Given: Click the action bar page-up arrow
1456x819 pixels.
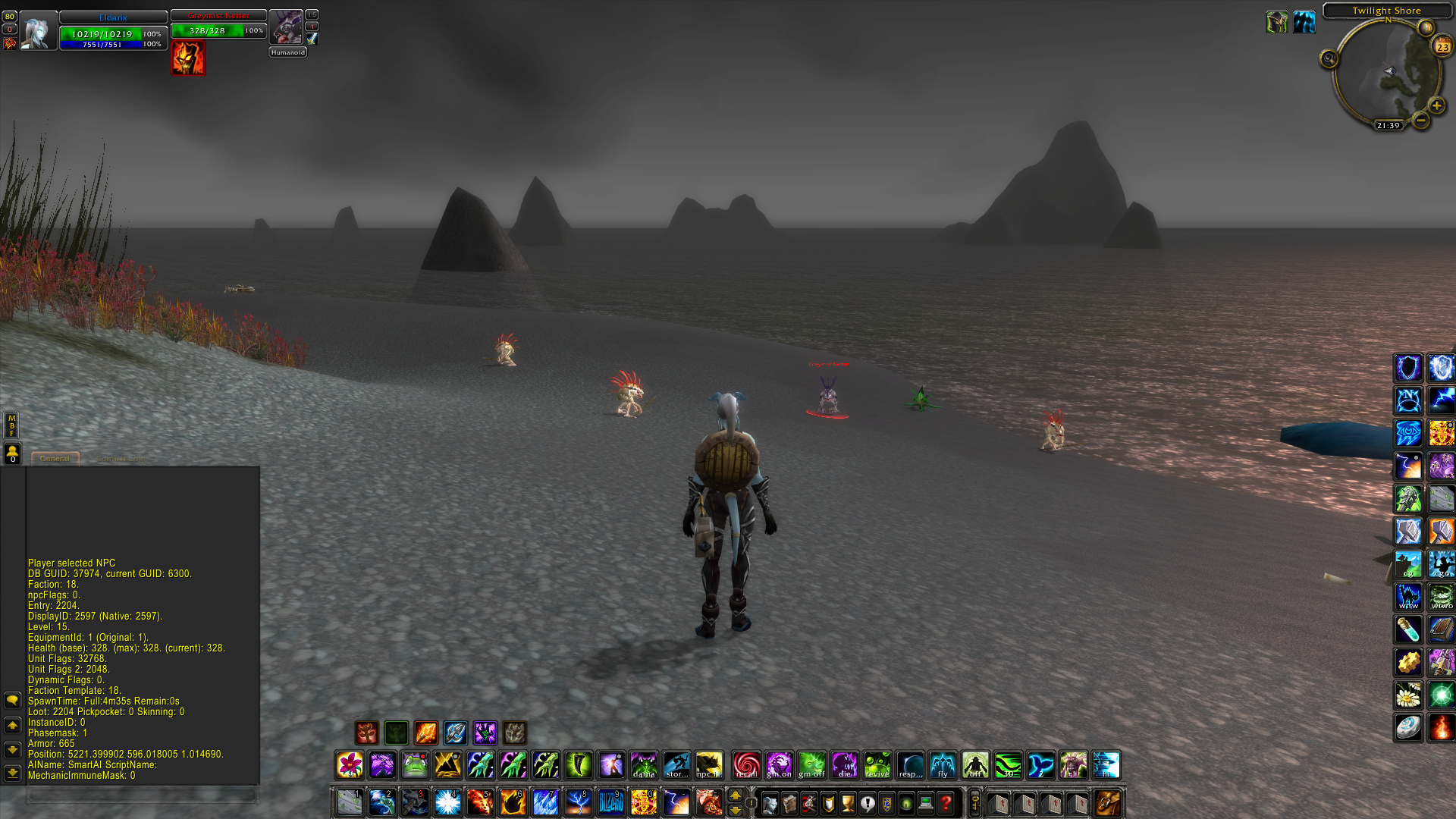Looking at the screenshot, I should click(x=735, y=795).
